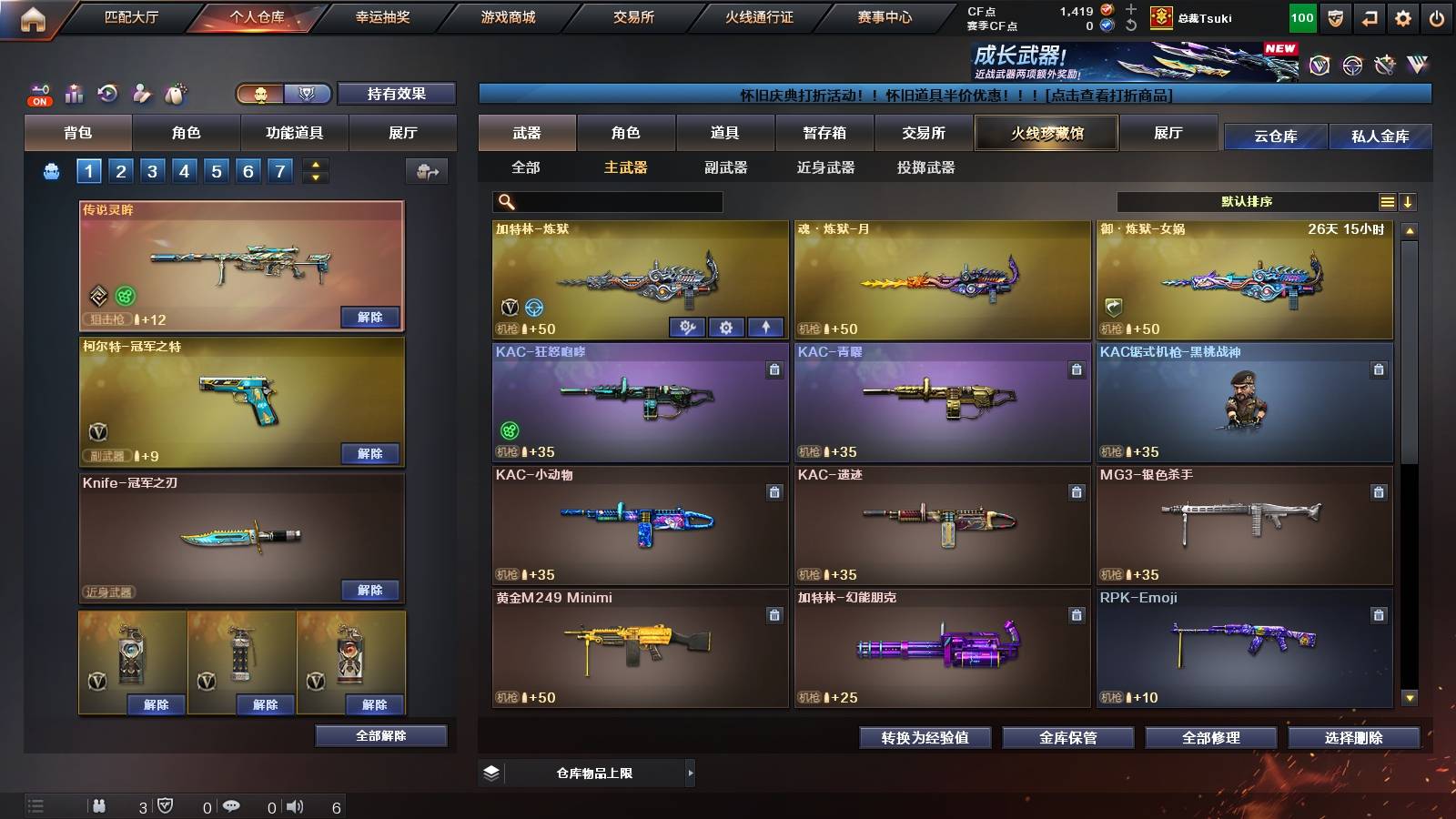
Task: Toggle the list view icon next to 默认排序
Action: coord(1387,202)
